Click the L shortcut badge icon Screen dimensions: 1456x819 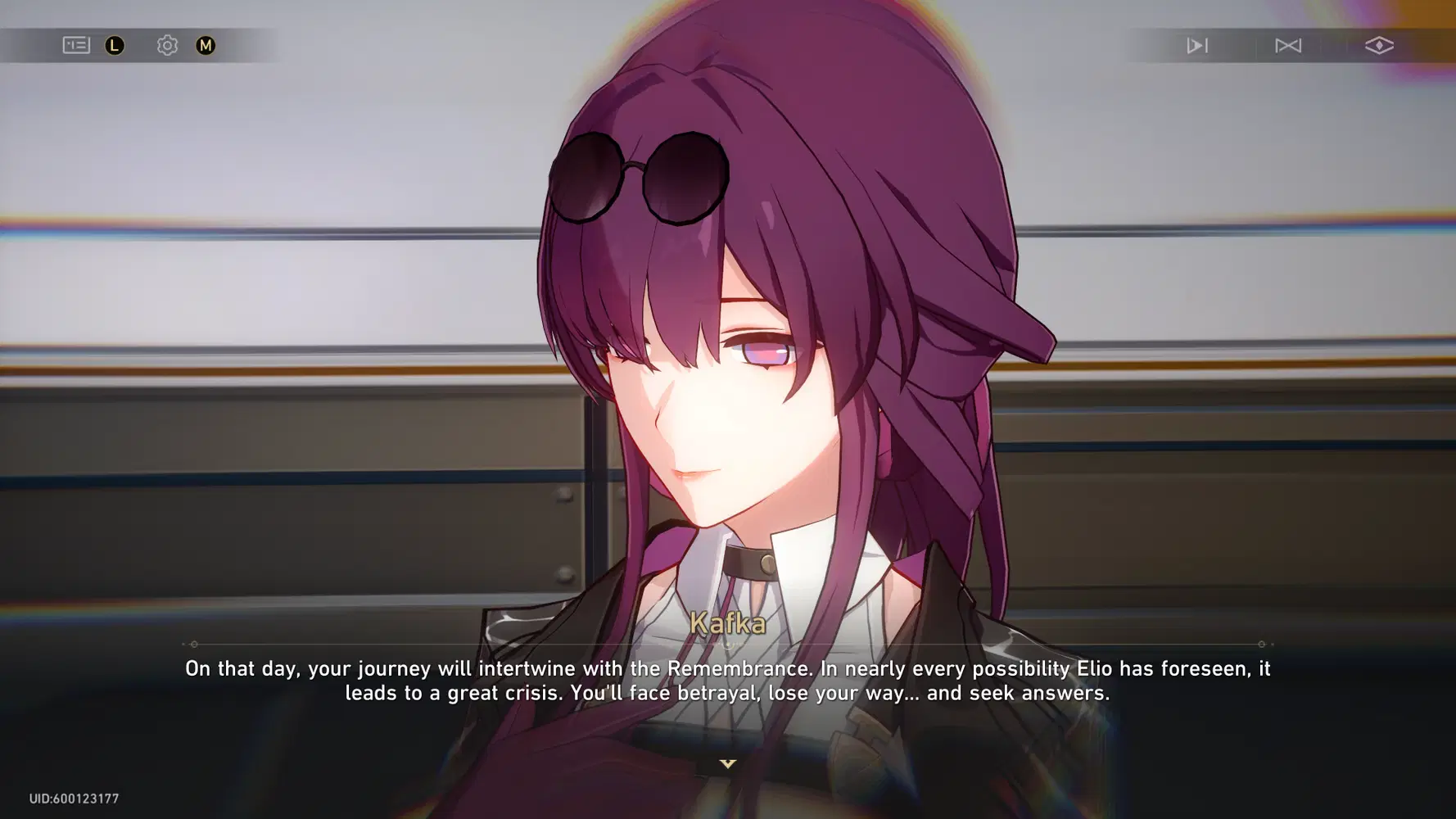115,45
